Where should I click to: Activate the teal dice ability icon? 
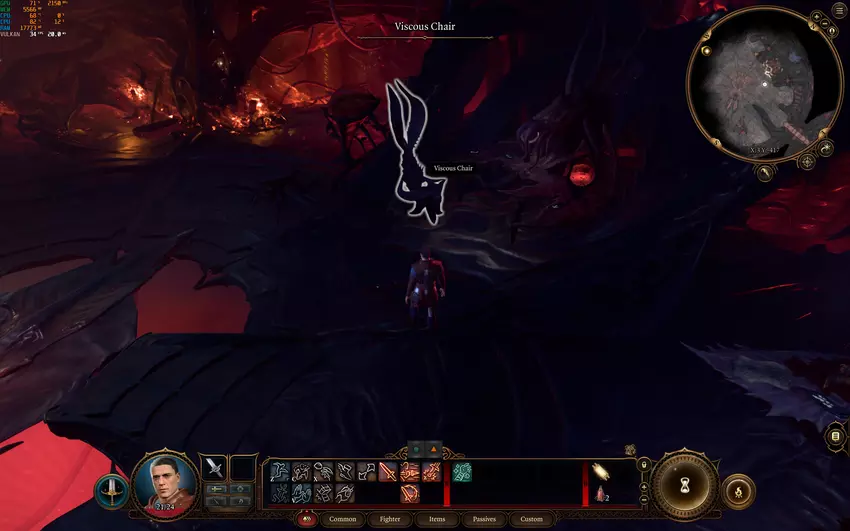coord(461,472)
